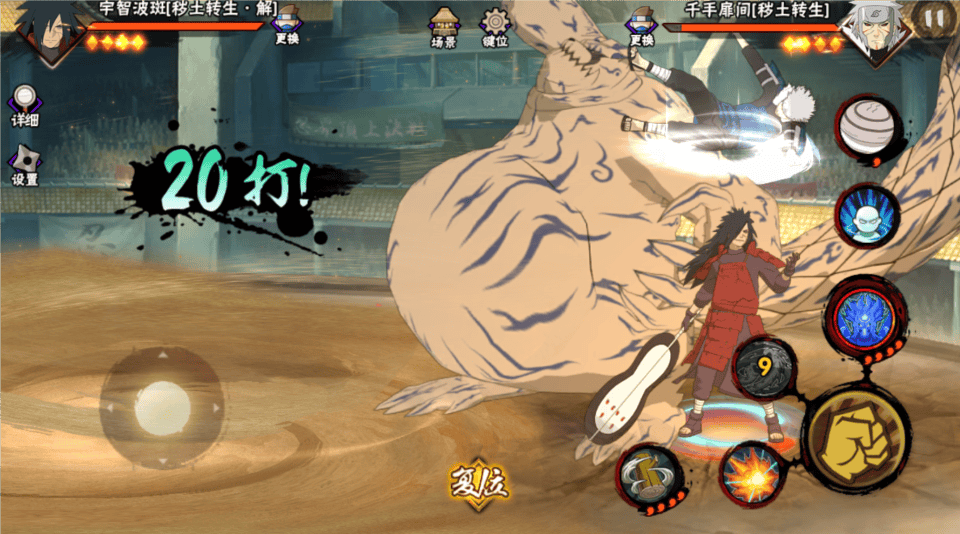Open the 键位 key layout settings
The image size is (960, 534).
pyautogui.click(x=494, y=27)
